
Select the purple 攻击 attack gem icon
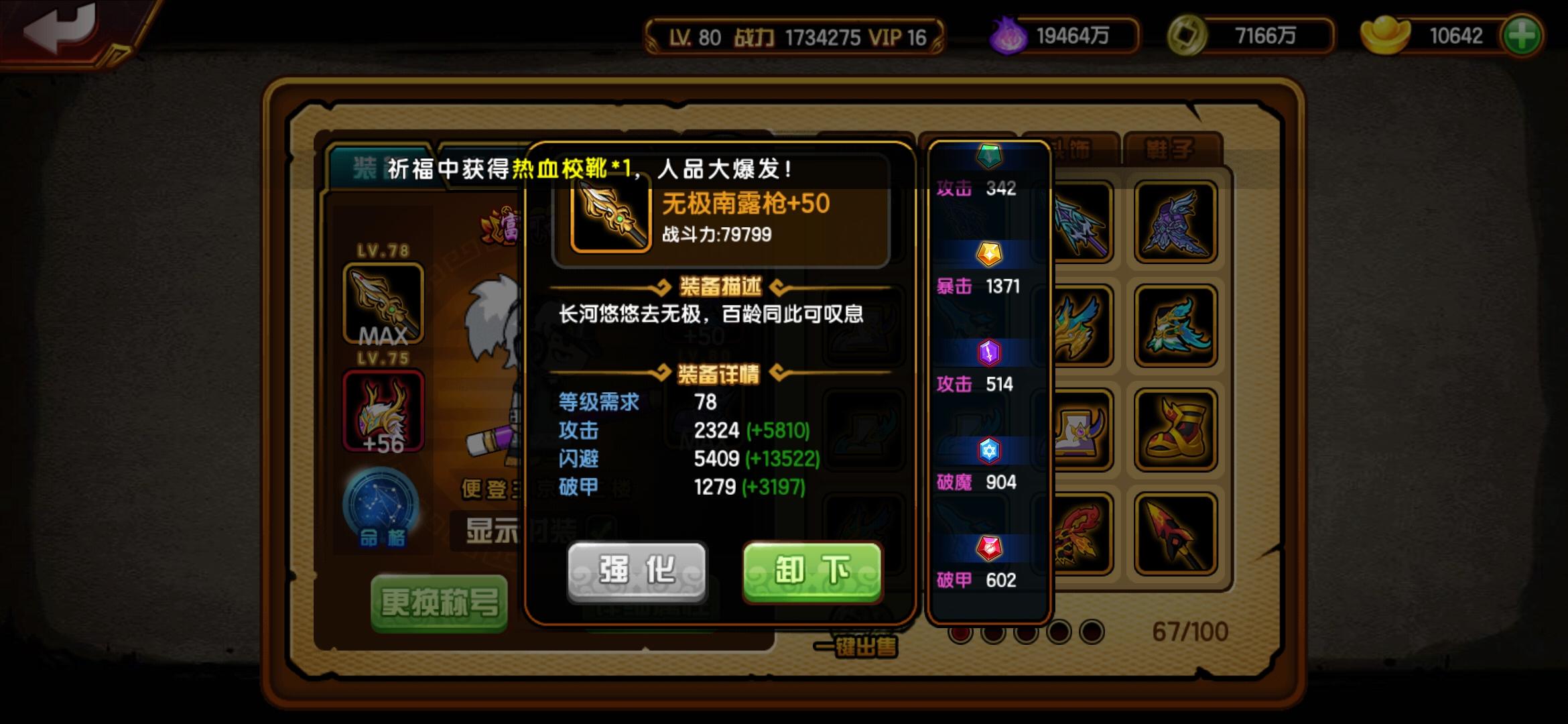click(989, 352)
